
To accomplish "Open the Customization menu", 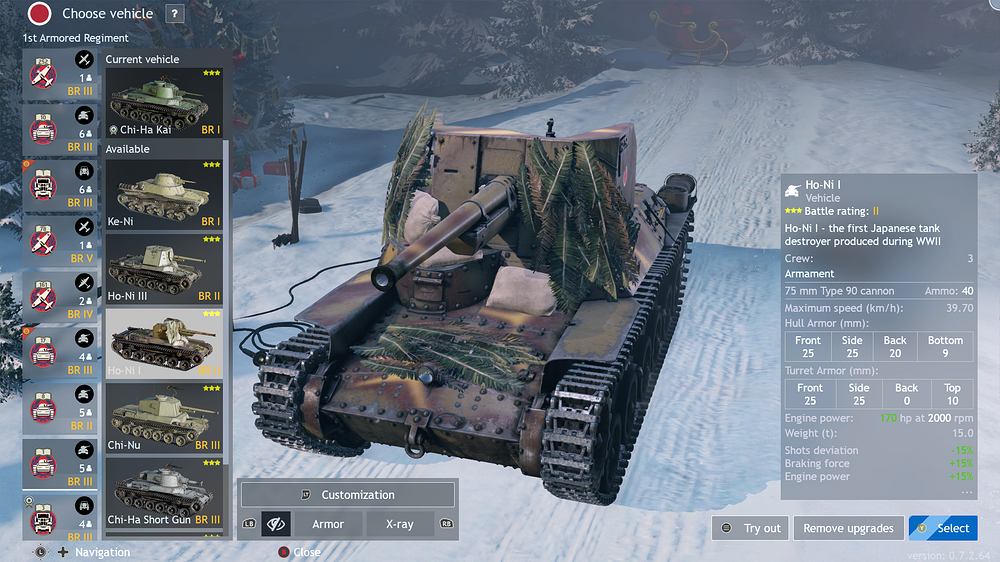I will click(347, 495).
